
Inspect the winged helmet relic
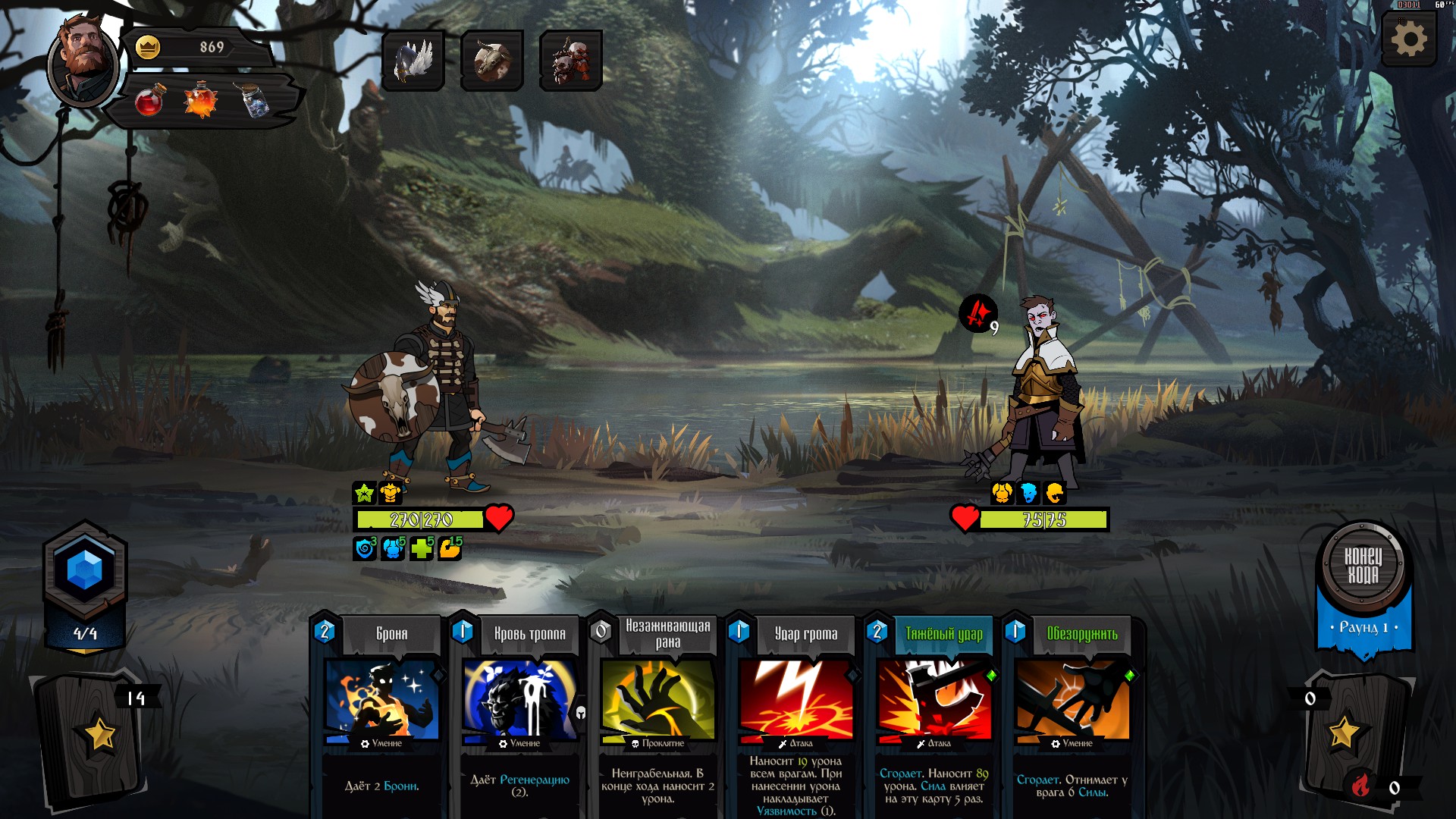(x=413, y=61)
